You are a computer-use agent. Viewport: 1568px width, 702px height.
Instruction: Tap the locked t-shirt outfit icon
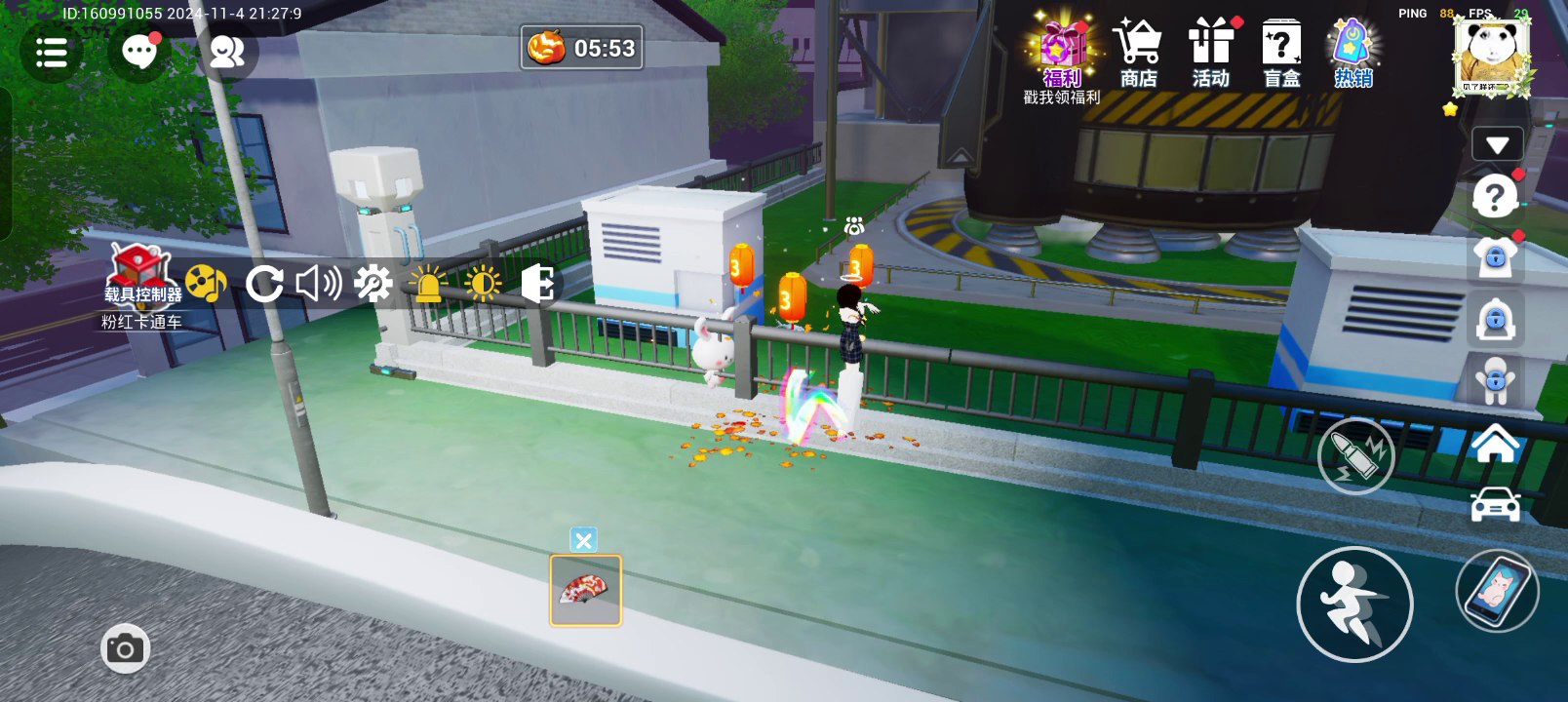[1495, 258]
